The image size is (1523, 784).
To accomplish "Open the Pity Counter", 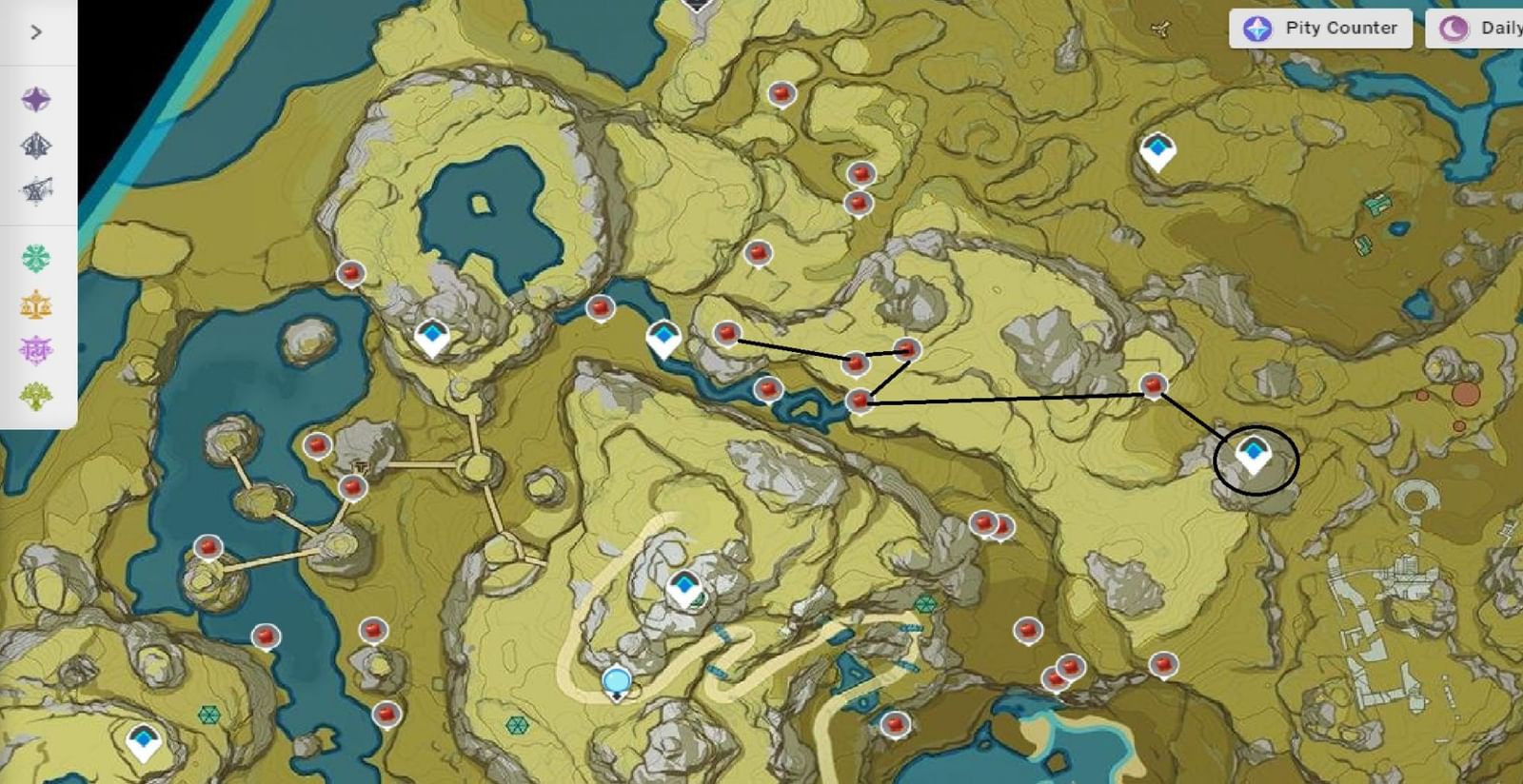I will point(1320,29).
